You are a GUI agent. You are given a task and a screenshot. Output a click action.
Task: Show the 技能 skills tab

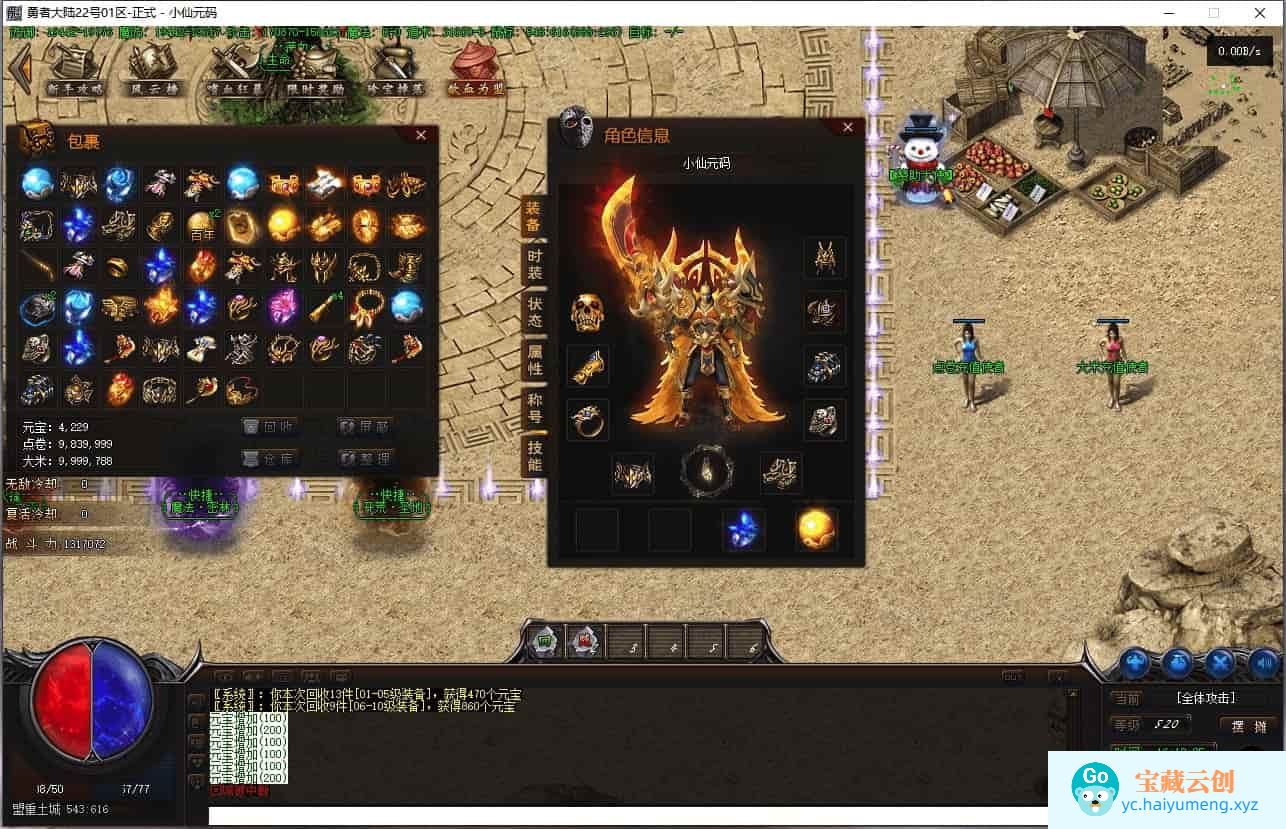(535, 456)
